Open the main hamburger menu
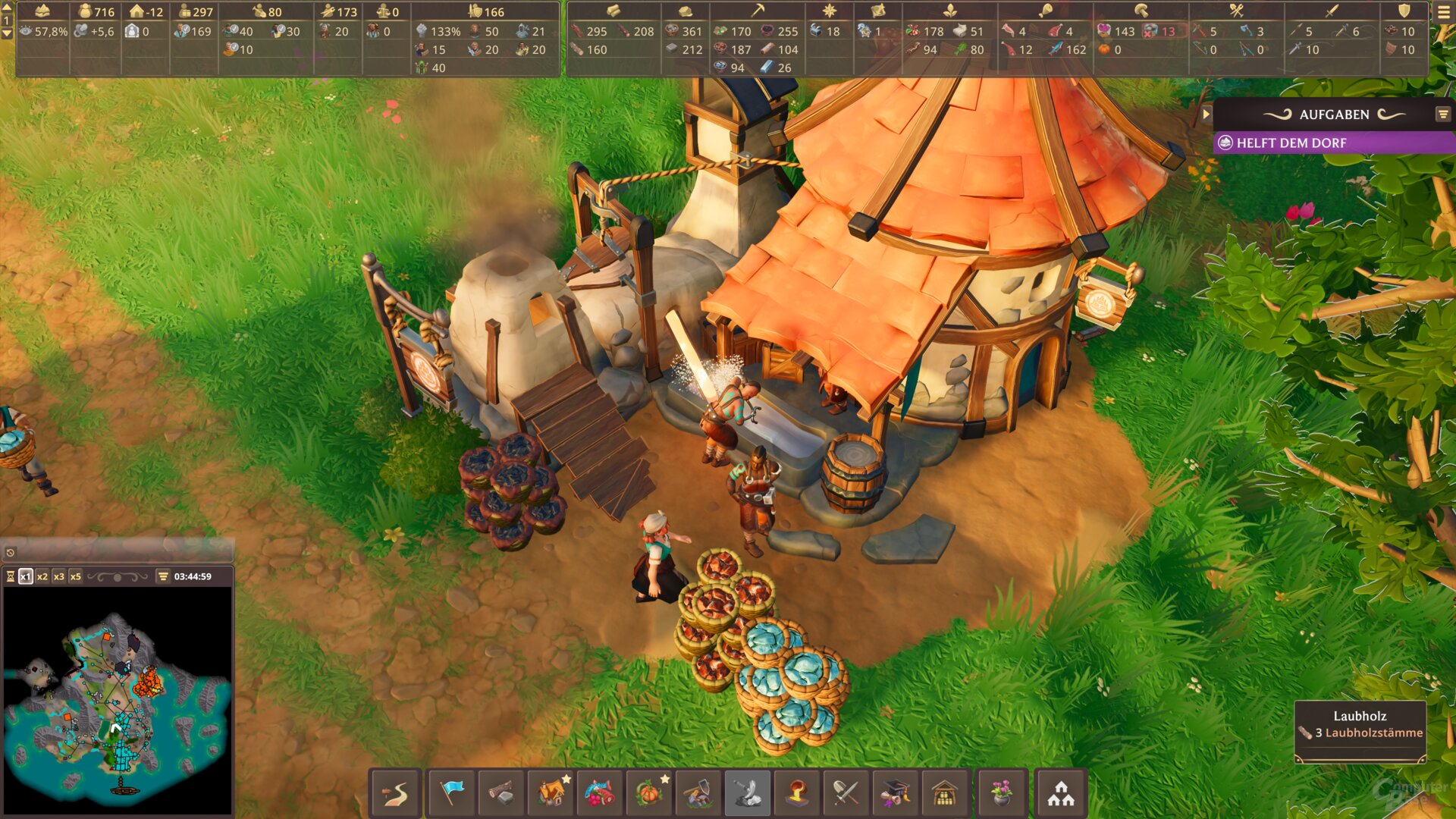Screen dimensions: 1456x819 click(1443, 12)
